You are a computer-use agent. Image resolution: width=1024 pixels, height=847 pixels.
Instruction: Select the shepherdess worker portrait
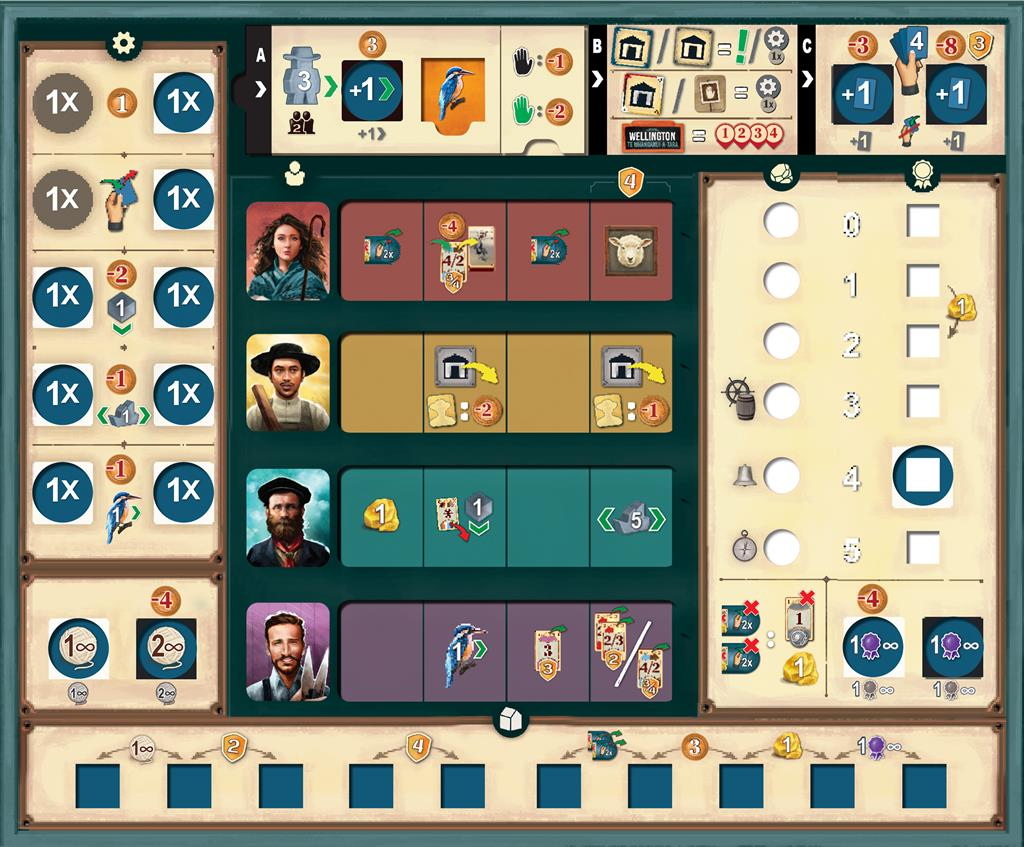288,251
